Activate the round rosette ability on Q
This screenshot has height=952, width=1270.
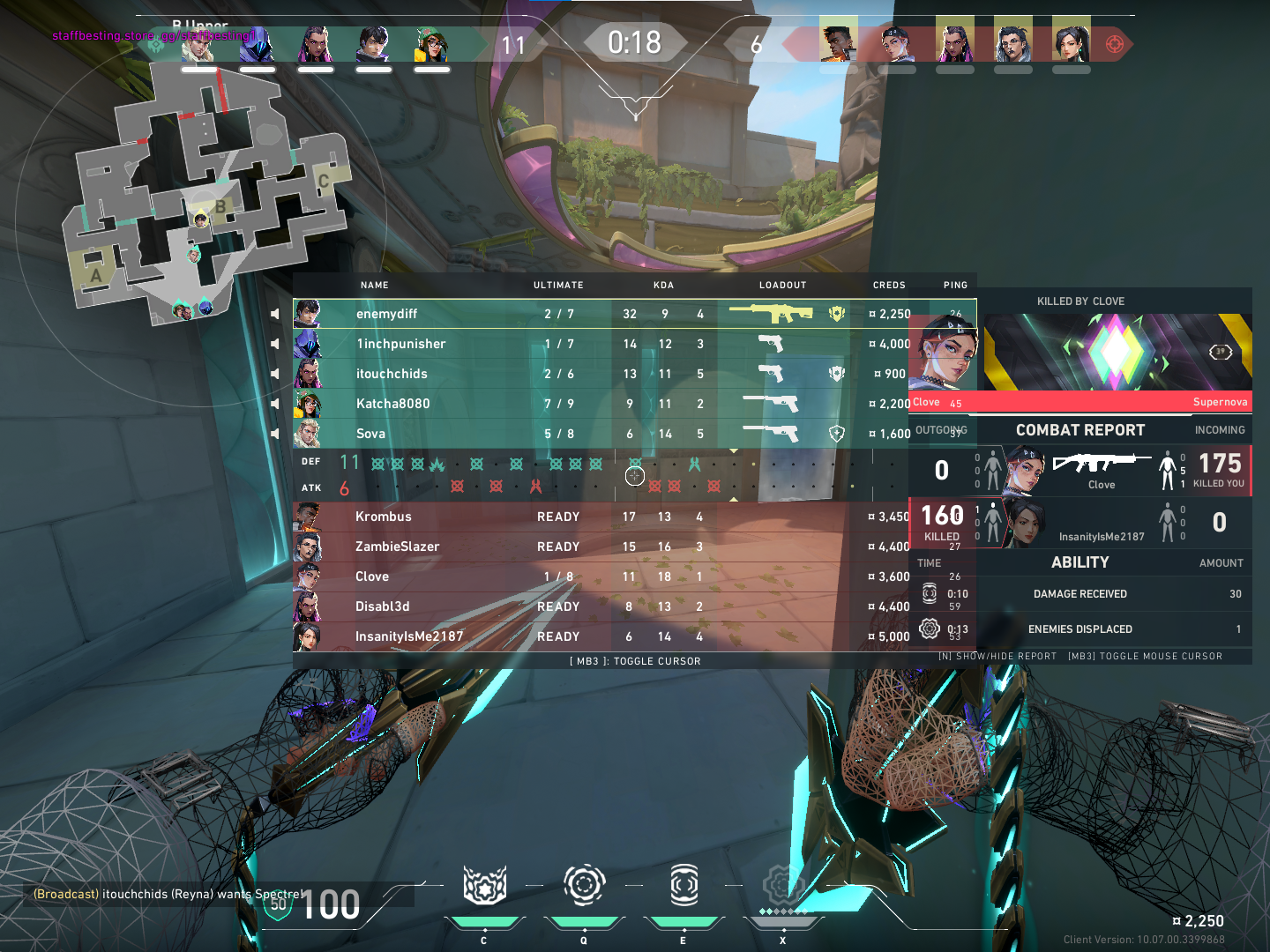[584, 885]
